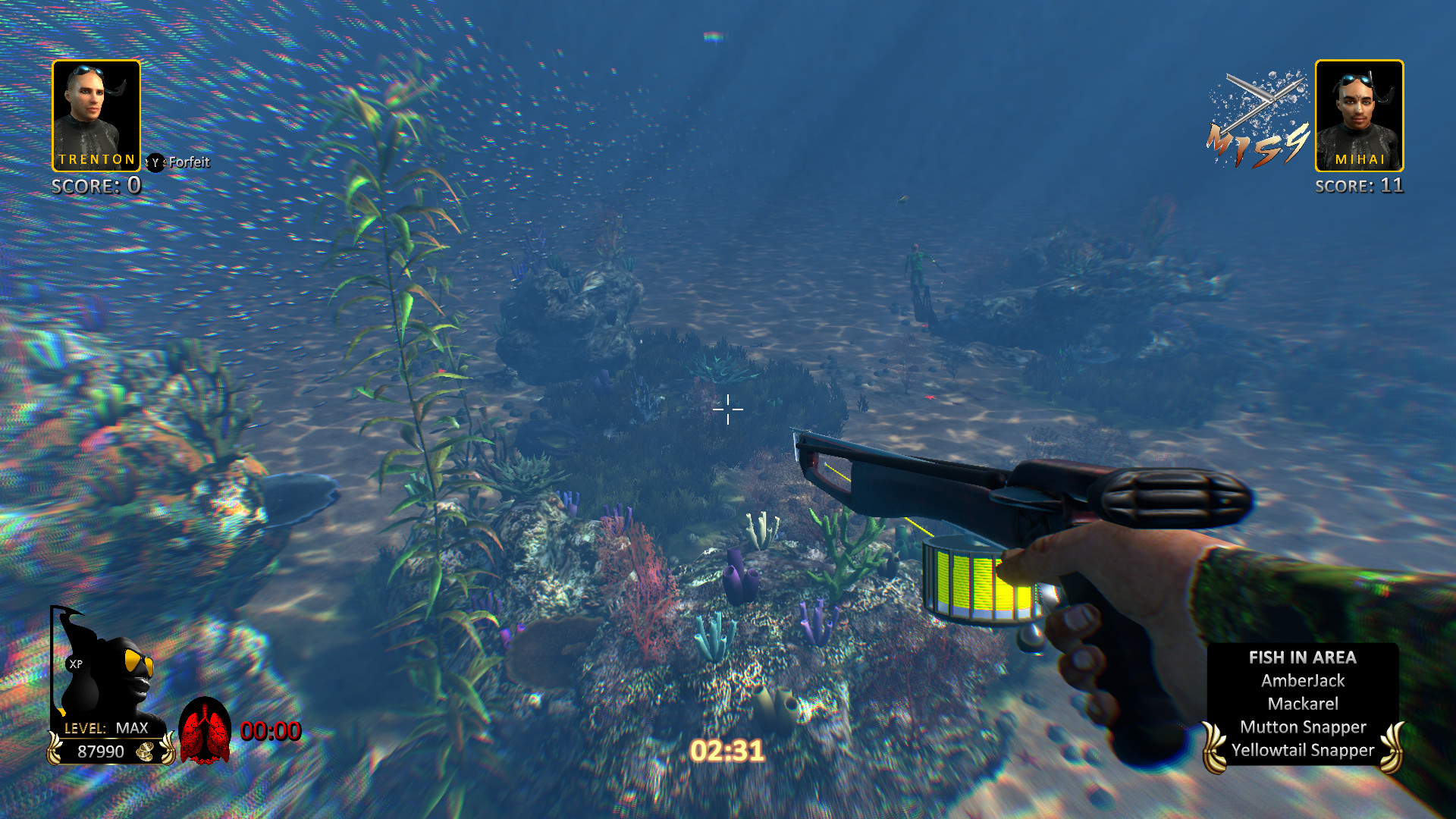Viewport: 1456px width, 819px height.
Task: Select Mutton Snapper entry
Action: click(x=1303, y=726)
